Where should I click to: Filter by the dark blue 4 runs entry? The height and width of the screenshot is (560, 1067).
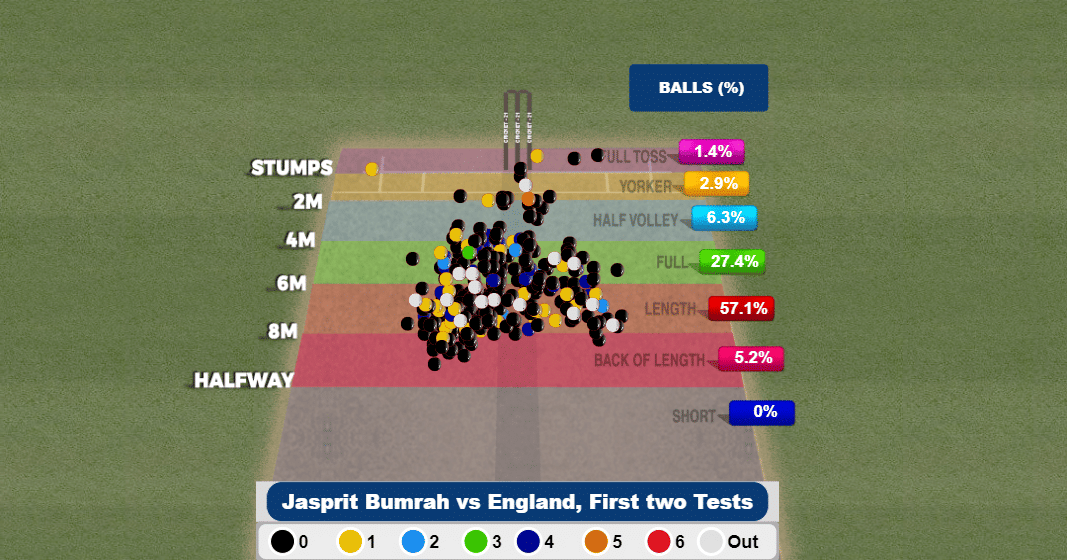538,542
